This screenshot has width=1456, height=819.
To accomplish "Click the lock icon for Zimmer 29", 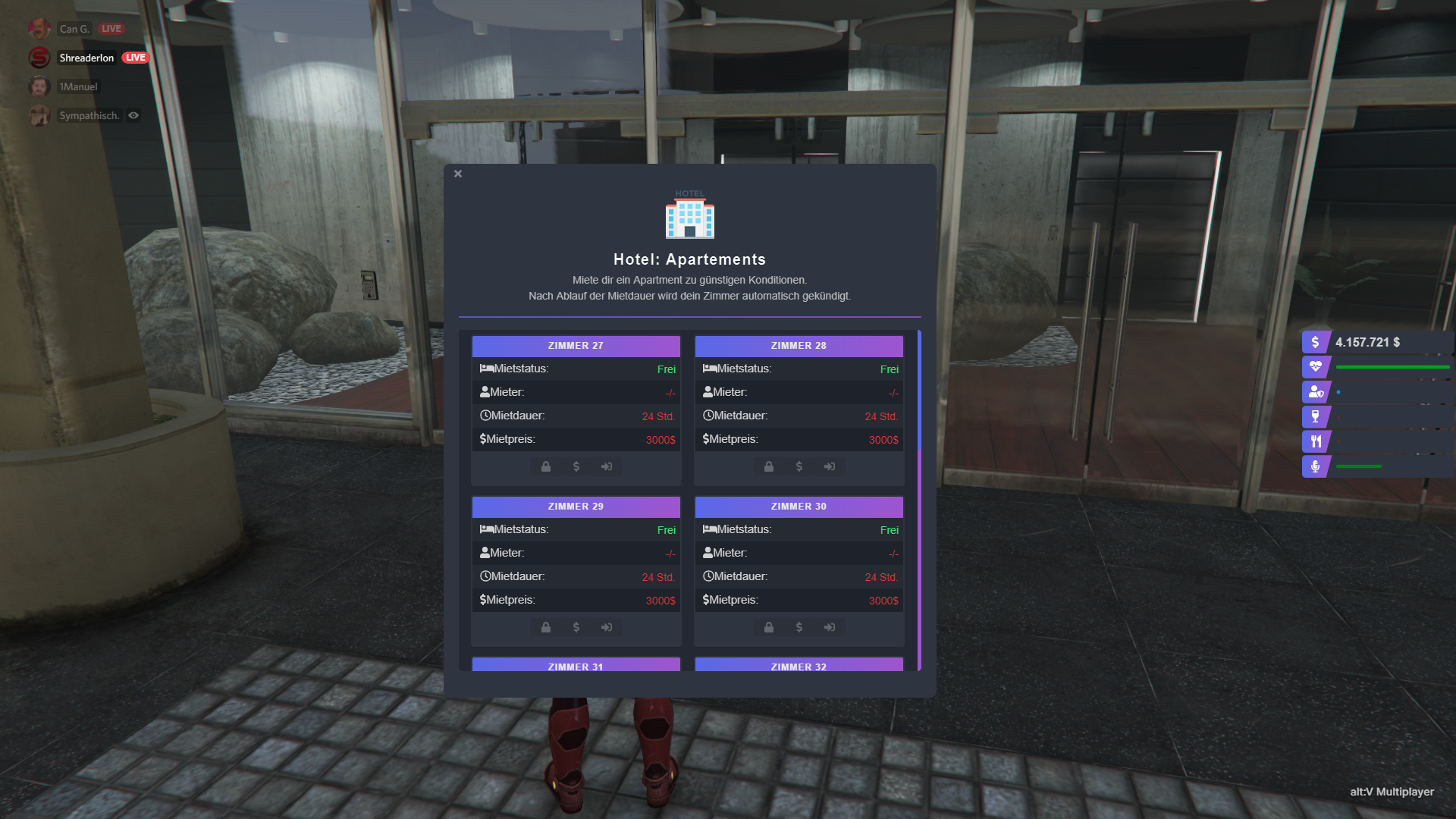I will tap(546, 627).
